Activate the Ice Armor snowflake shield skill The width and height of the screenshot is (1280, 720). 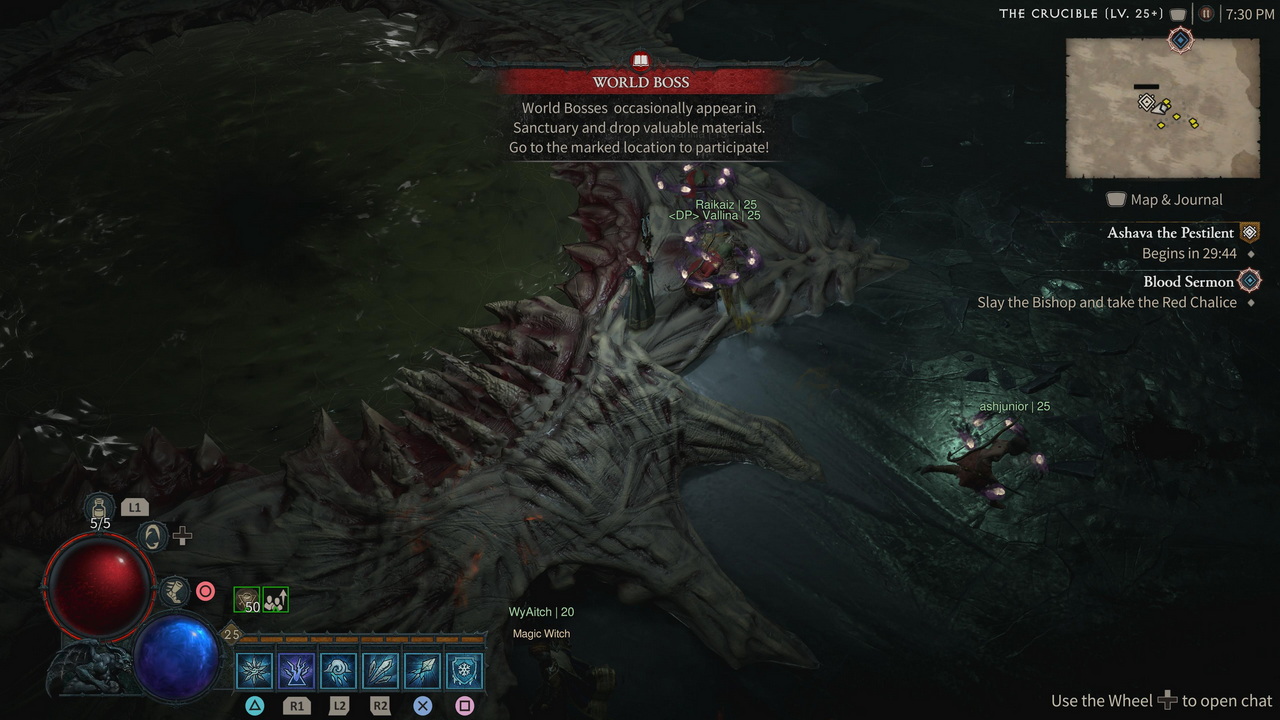[x=464, y=670]
